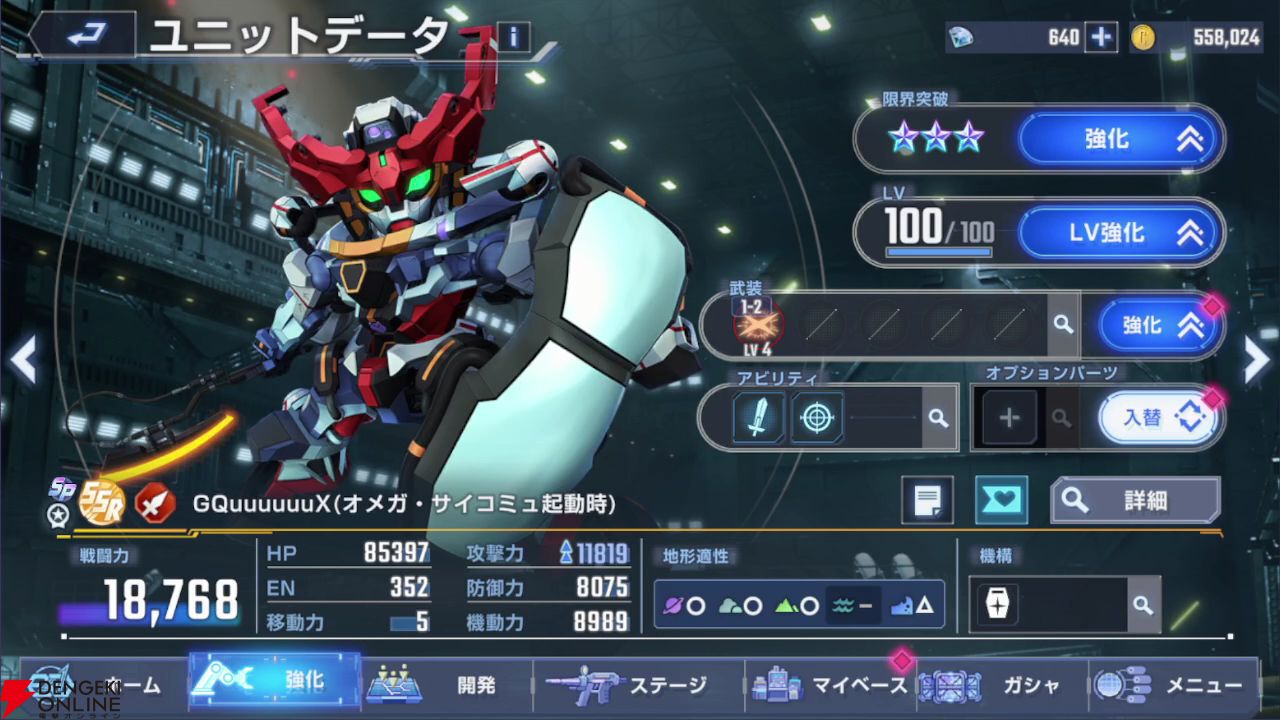Open the info button beside ユニットデータ
This screenshot has height=720, width=1280.
pos(514,38)
